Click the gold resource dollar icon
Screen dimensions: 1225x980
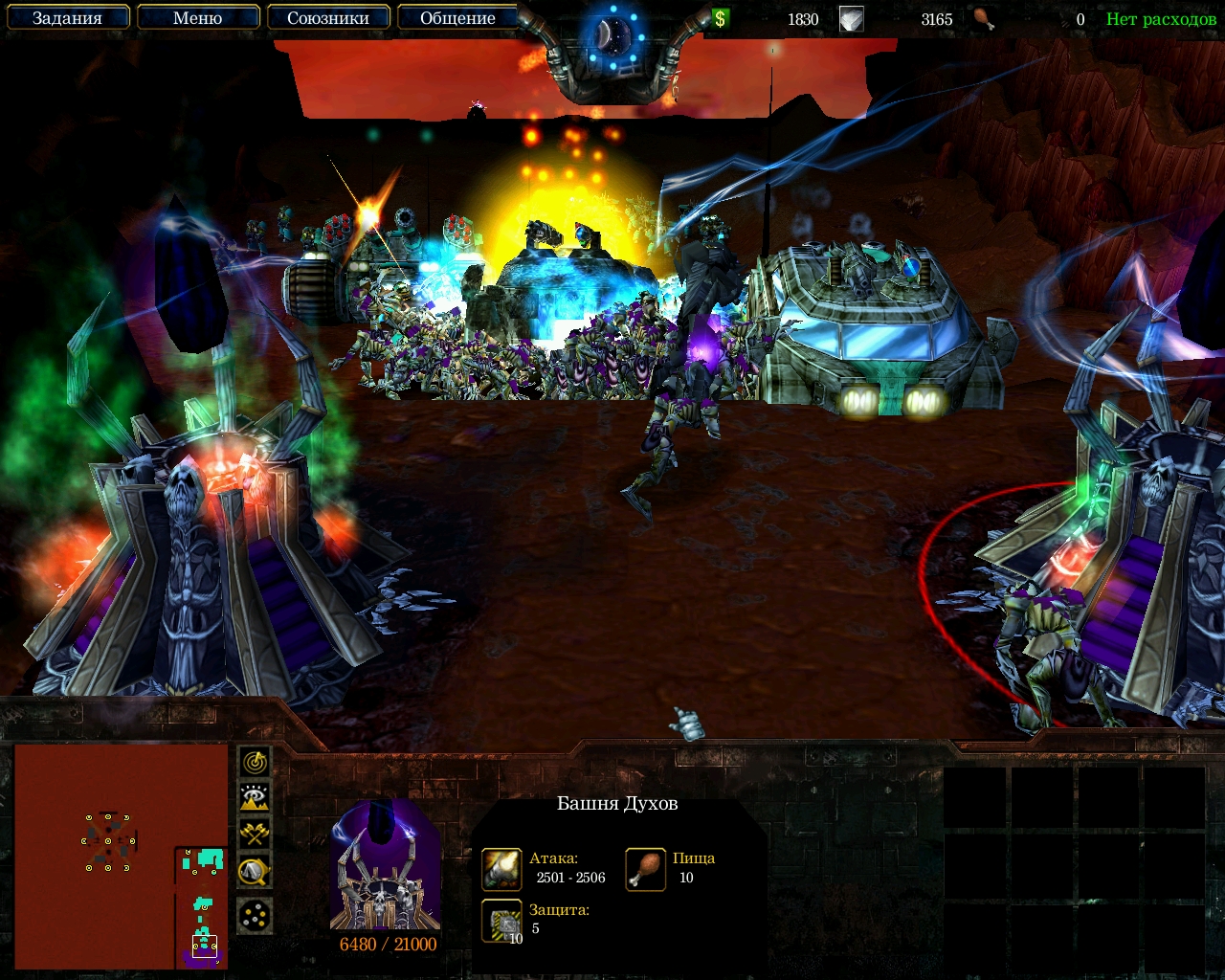(x=720, y=18)
